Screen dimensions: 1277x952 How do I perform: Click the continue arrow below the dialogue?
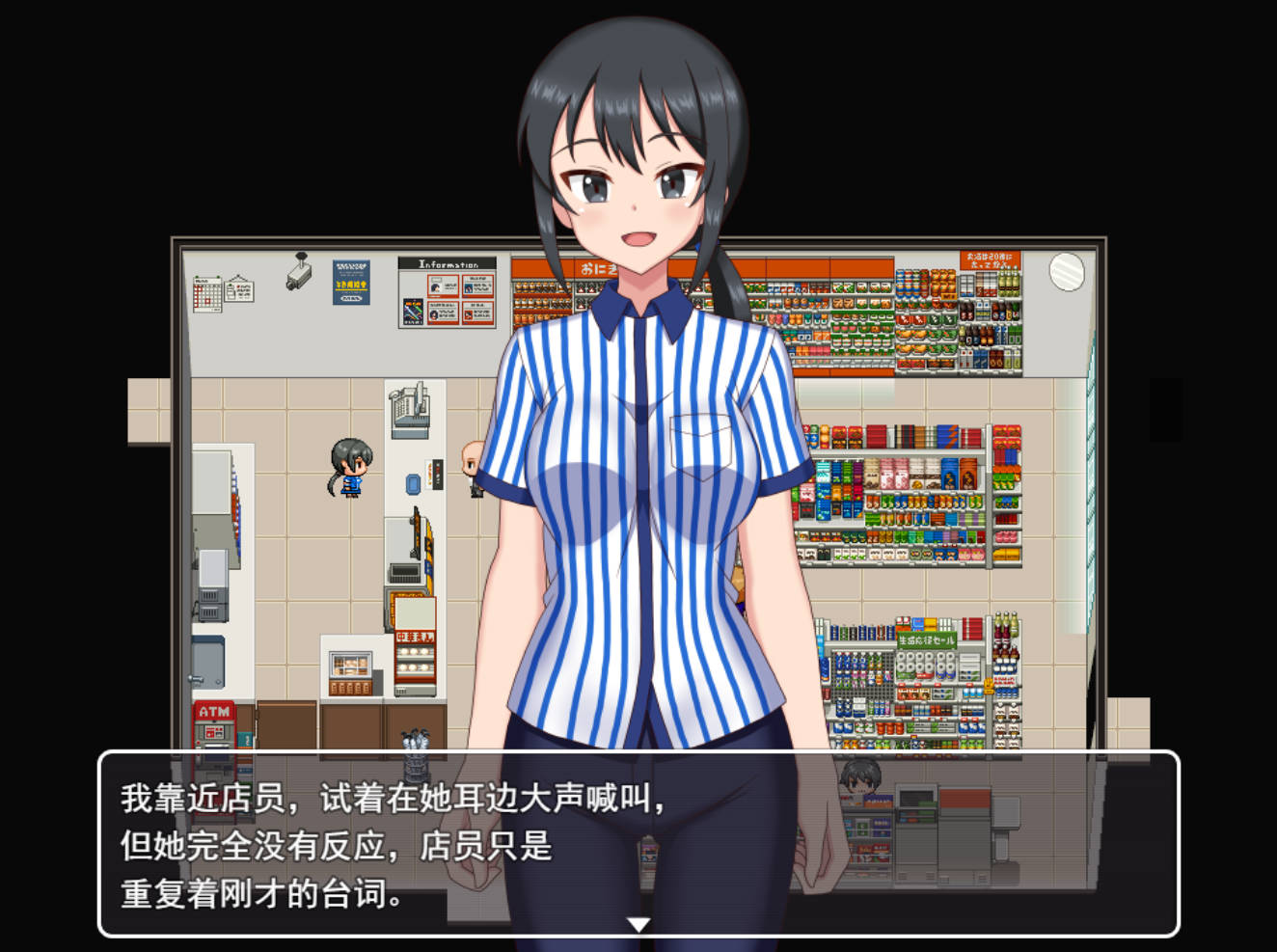tap(638, 923)
